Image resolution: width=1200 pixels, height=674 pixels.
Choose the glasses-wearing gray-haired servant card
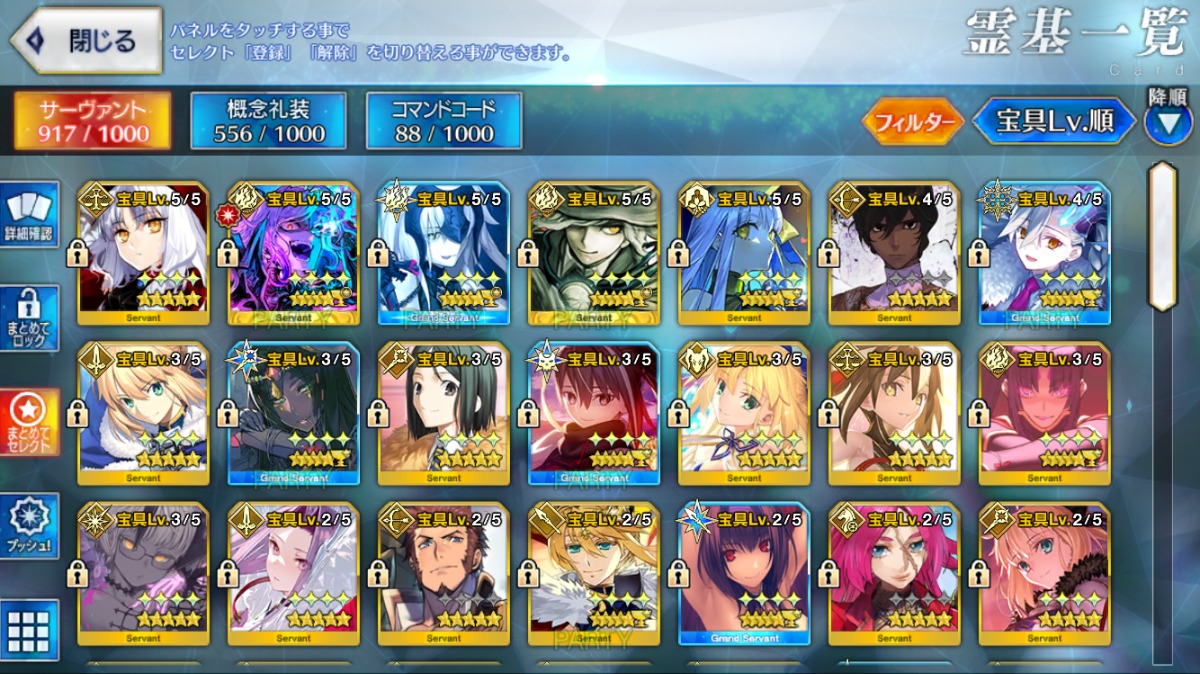pos(144,574)
